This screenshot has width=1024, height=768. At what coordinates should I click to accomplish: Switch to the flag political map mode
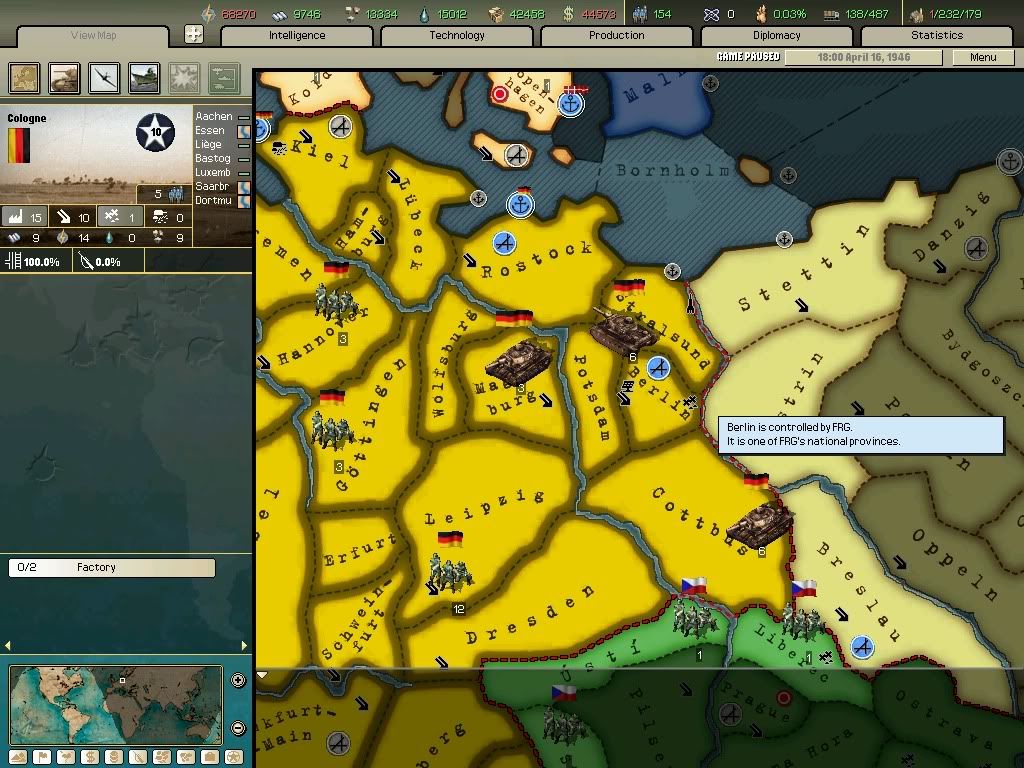(x=43, y=757)
